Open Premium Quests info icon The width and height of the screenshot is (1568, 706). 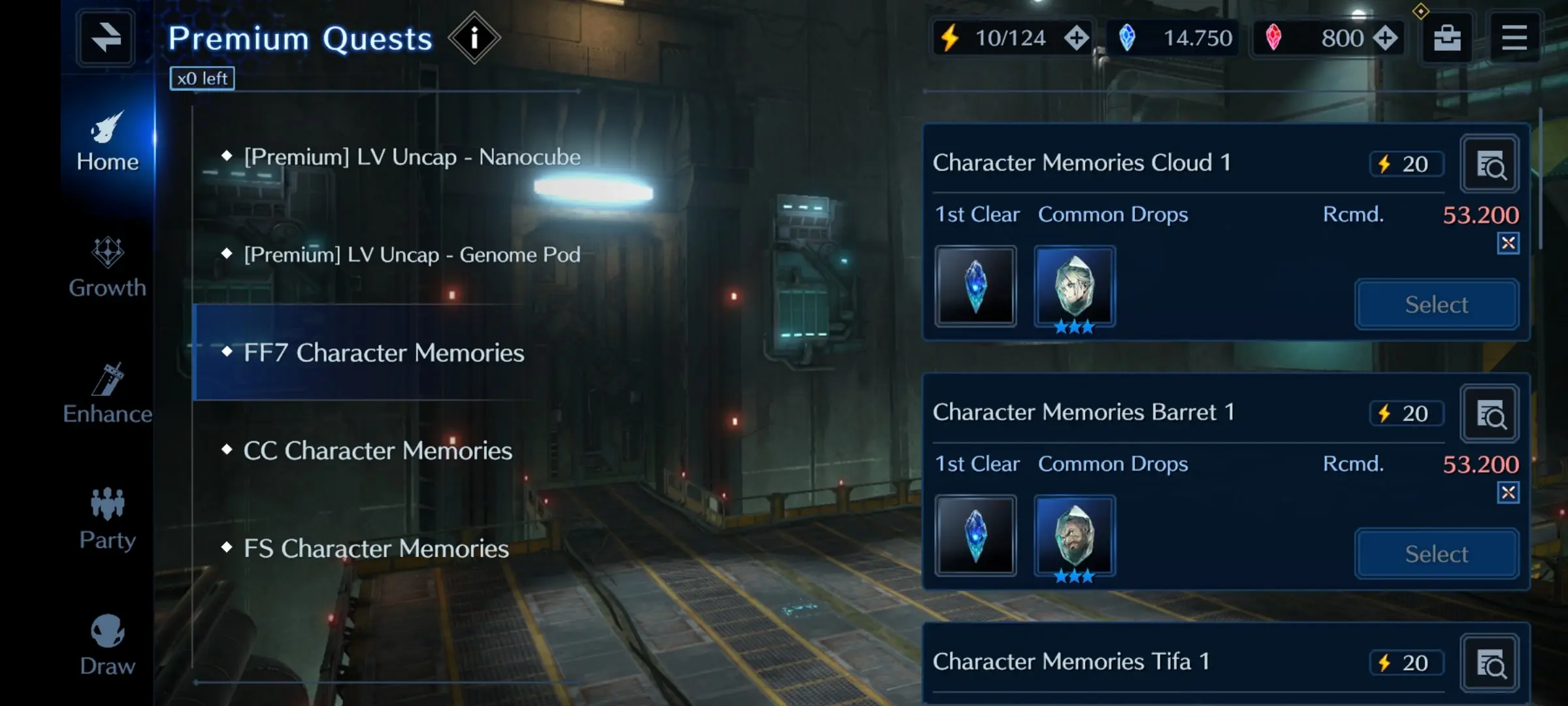pyautogui.click(x=474, y=38)
